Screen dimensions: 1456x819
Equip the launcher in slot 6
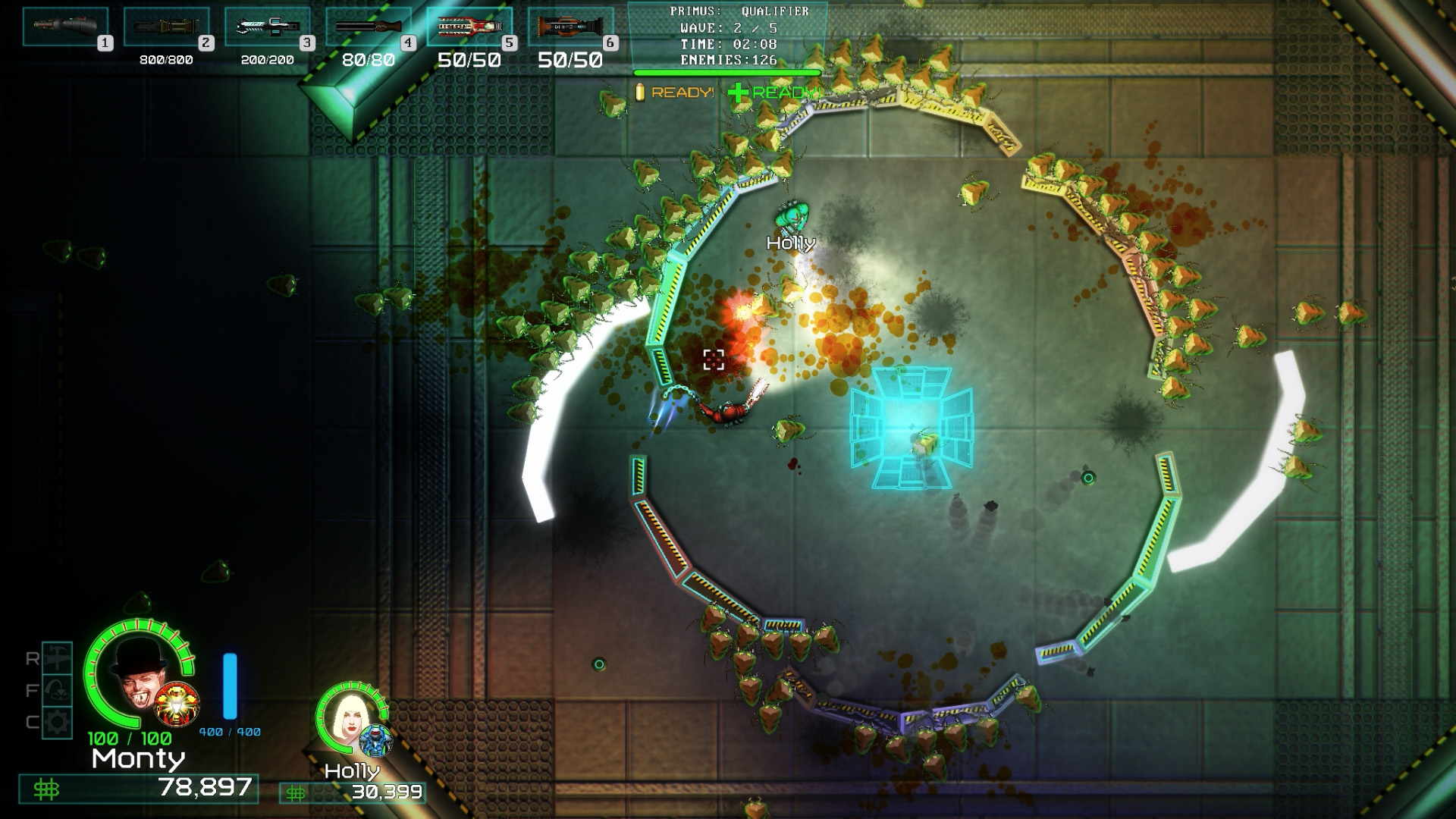point(570,27)
